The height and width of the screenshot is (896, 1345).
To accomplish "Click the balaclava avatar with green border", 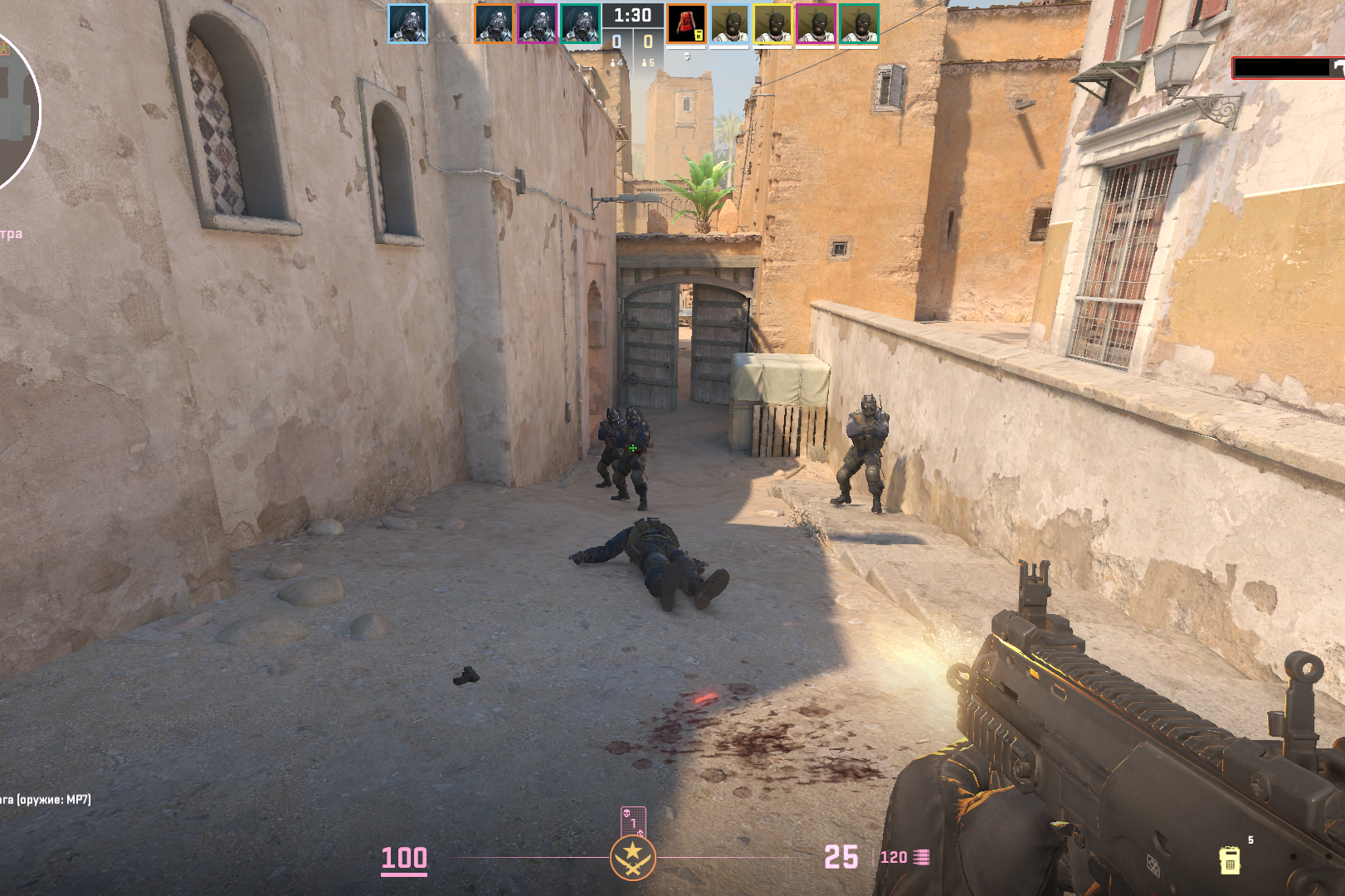I will click(859, 25).
